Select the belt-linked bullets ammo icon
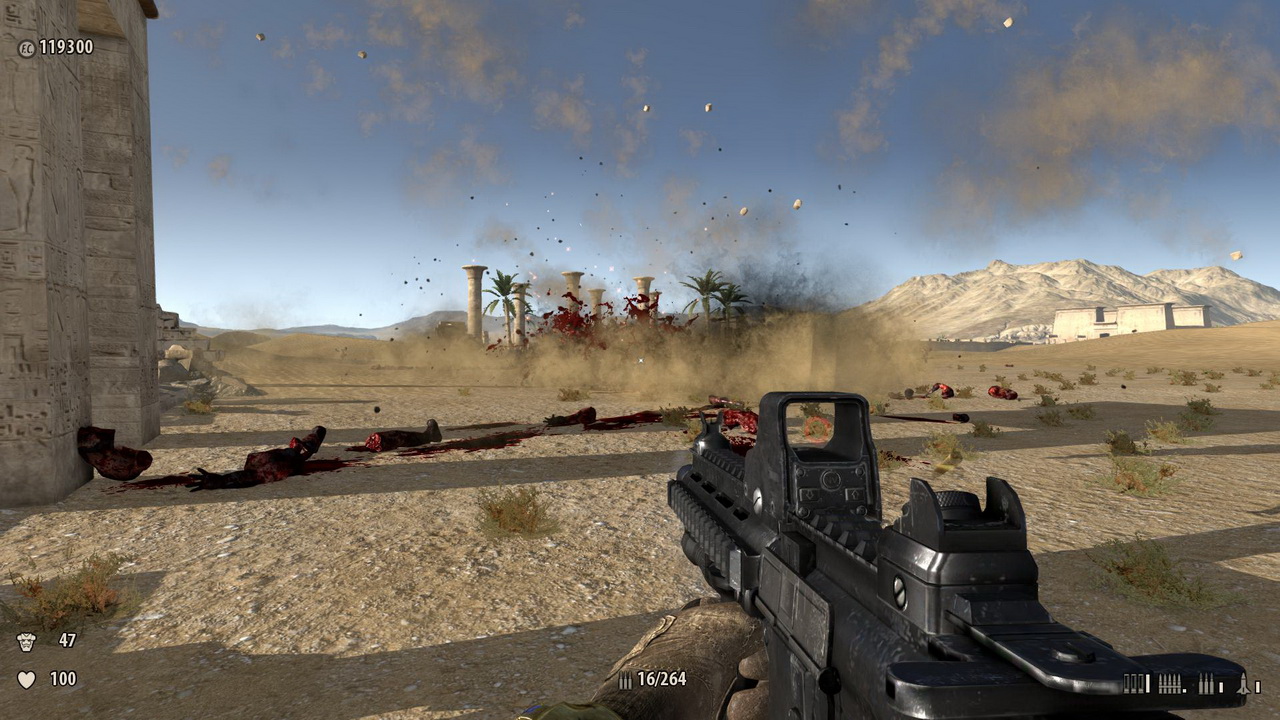Image resolution: width=1280 pixels, height=720 pixels. click(x=1170, y=684)
